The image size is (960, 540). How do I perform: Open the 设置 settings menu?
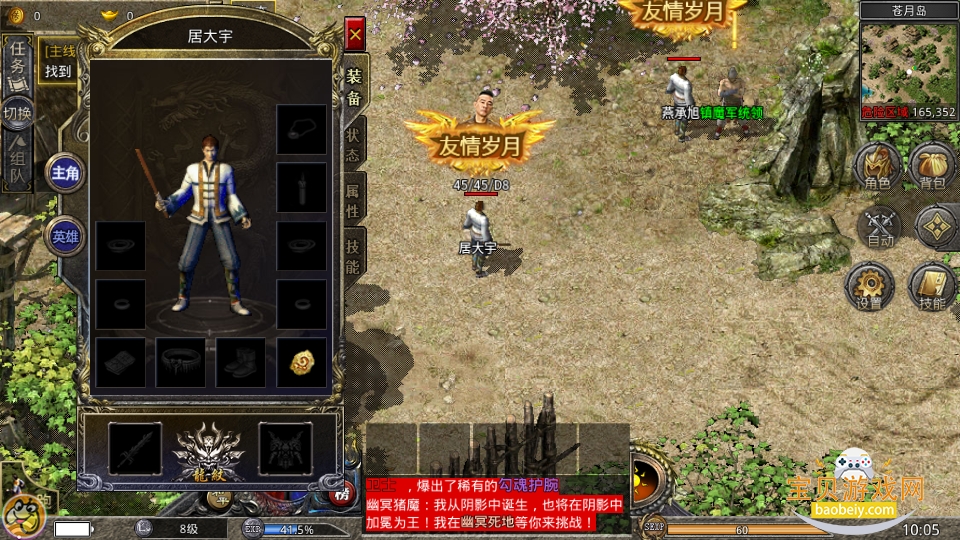[868, 287]
